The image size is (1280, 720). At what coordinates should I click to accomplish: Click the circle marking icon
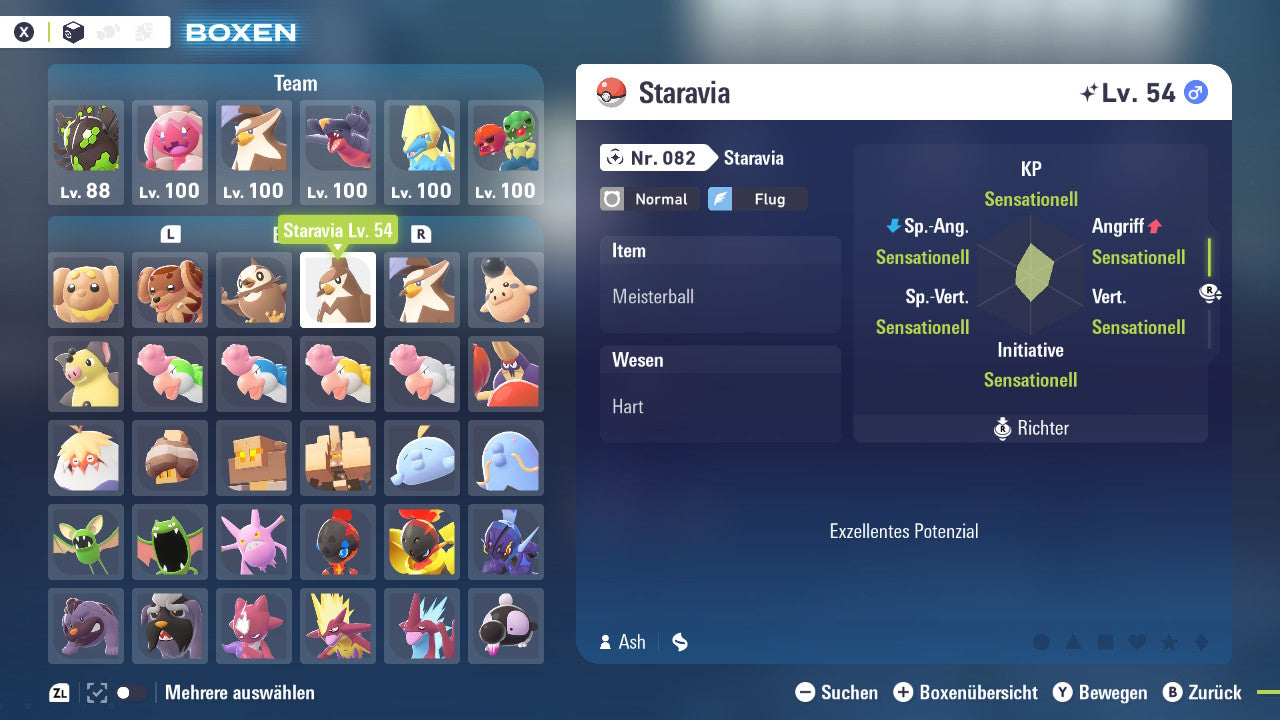[1041, 642]
